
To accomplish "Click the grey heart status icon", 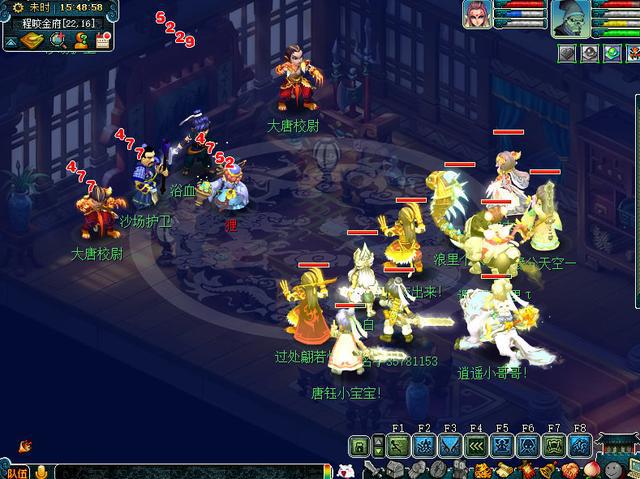I will click(x=567, y=52).
